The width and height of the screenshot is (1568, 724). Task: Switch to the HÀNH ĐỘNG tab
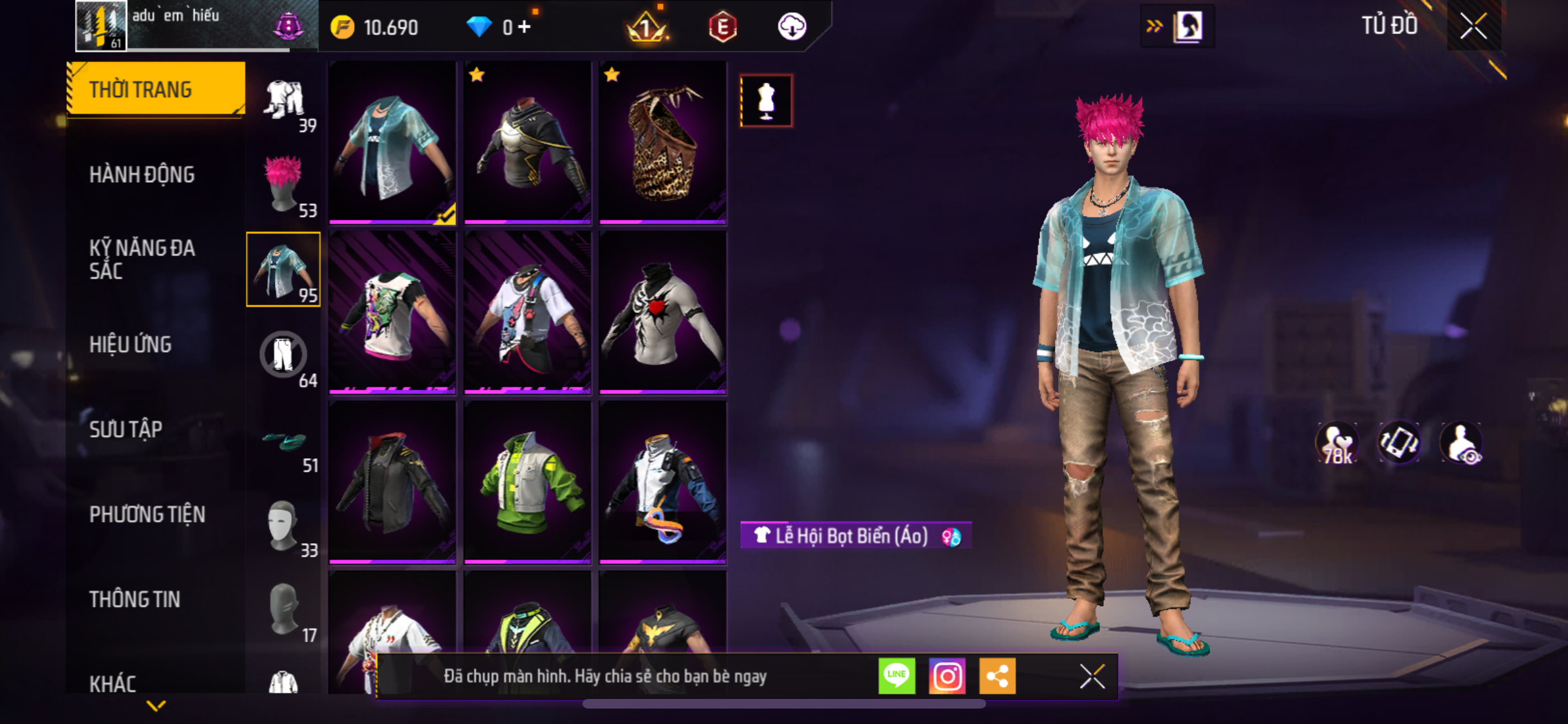pyautogui.click(x=142, y=174)
